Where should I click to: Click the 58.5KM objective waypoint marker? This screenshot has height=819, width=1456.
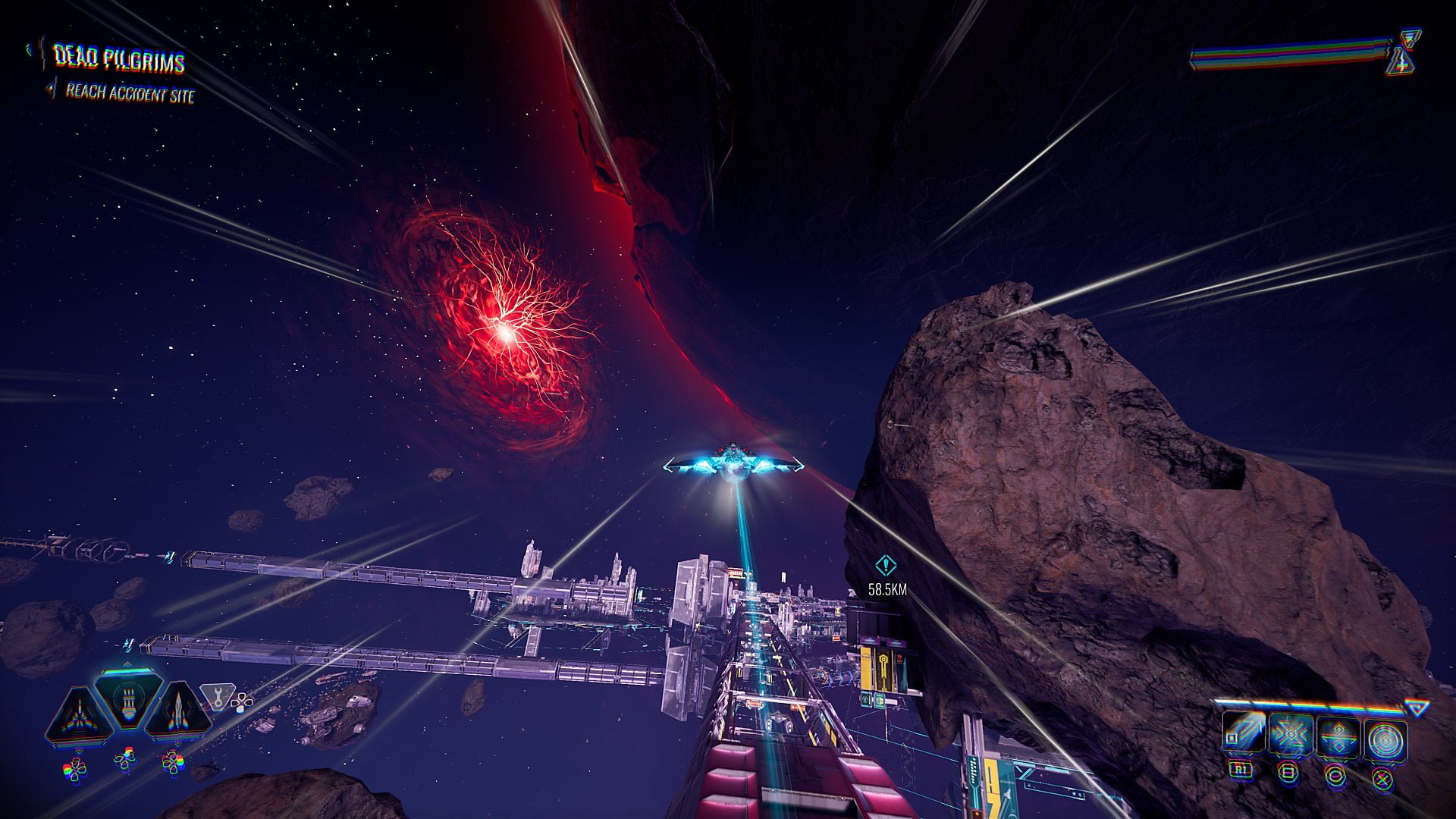click(886, 566)
